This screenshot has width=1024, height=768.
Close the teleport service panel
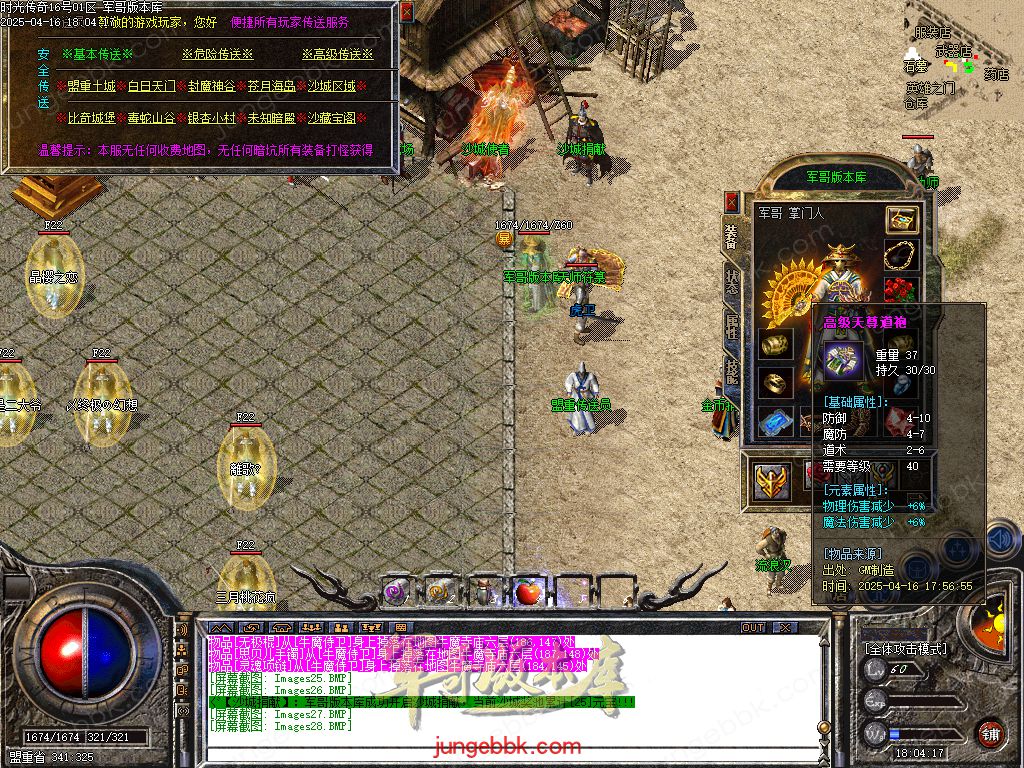pyautogui.click(x=406, y=12)
